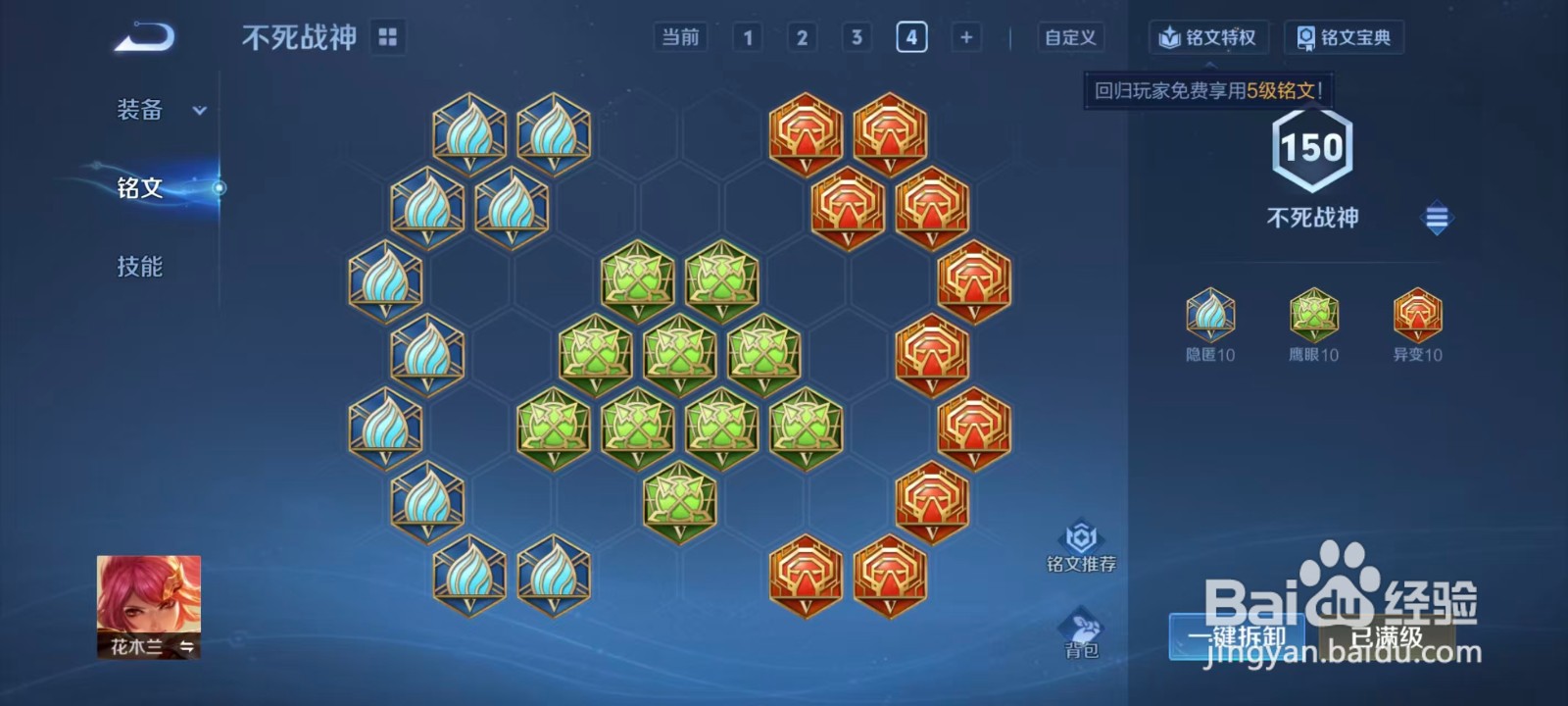Open the 自定义 customize option
The width and height of the screenshot is (1568, 706).
[1069, 37]
